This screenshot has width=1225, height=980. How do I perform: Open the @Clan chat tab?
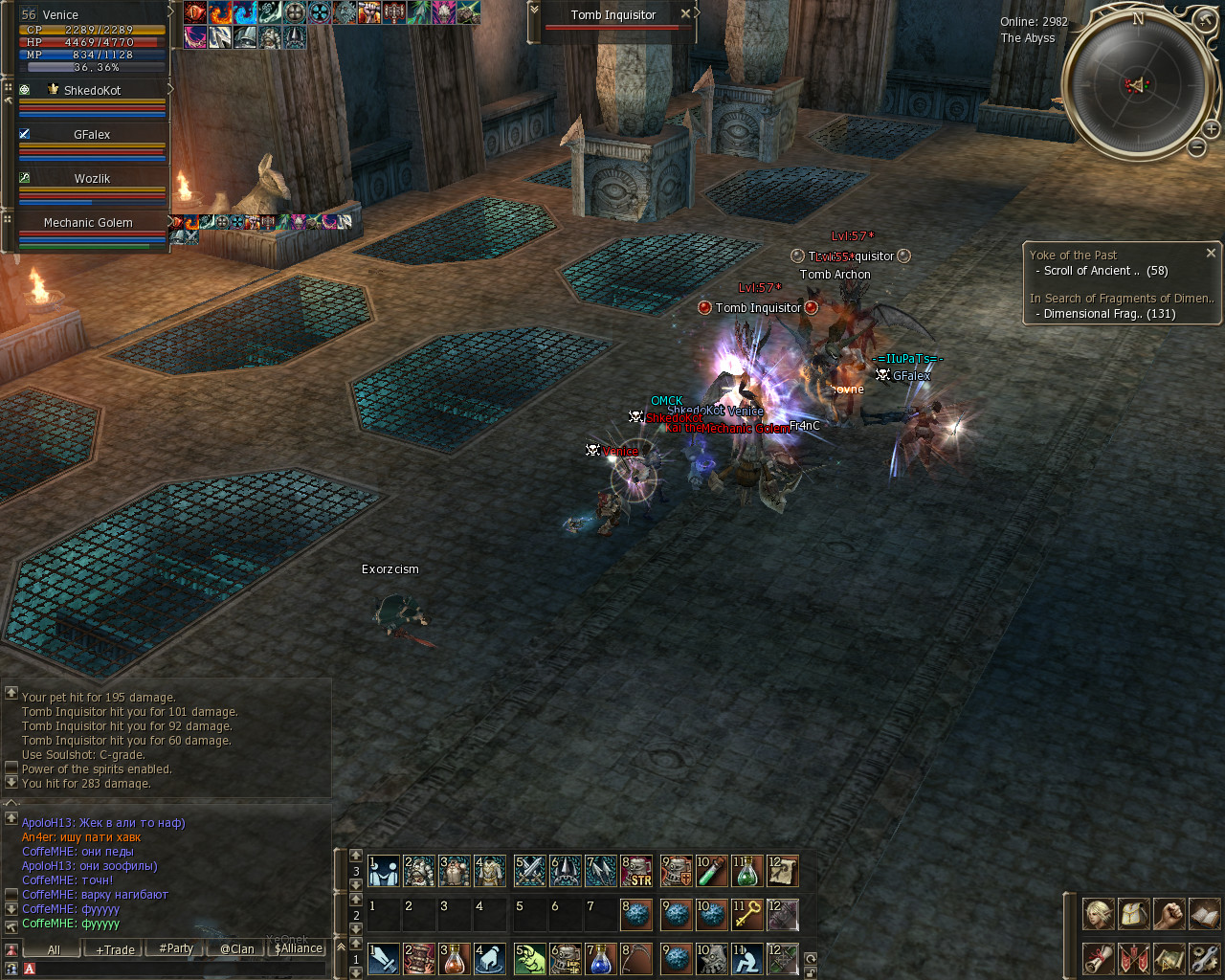point(236,949)
